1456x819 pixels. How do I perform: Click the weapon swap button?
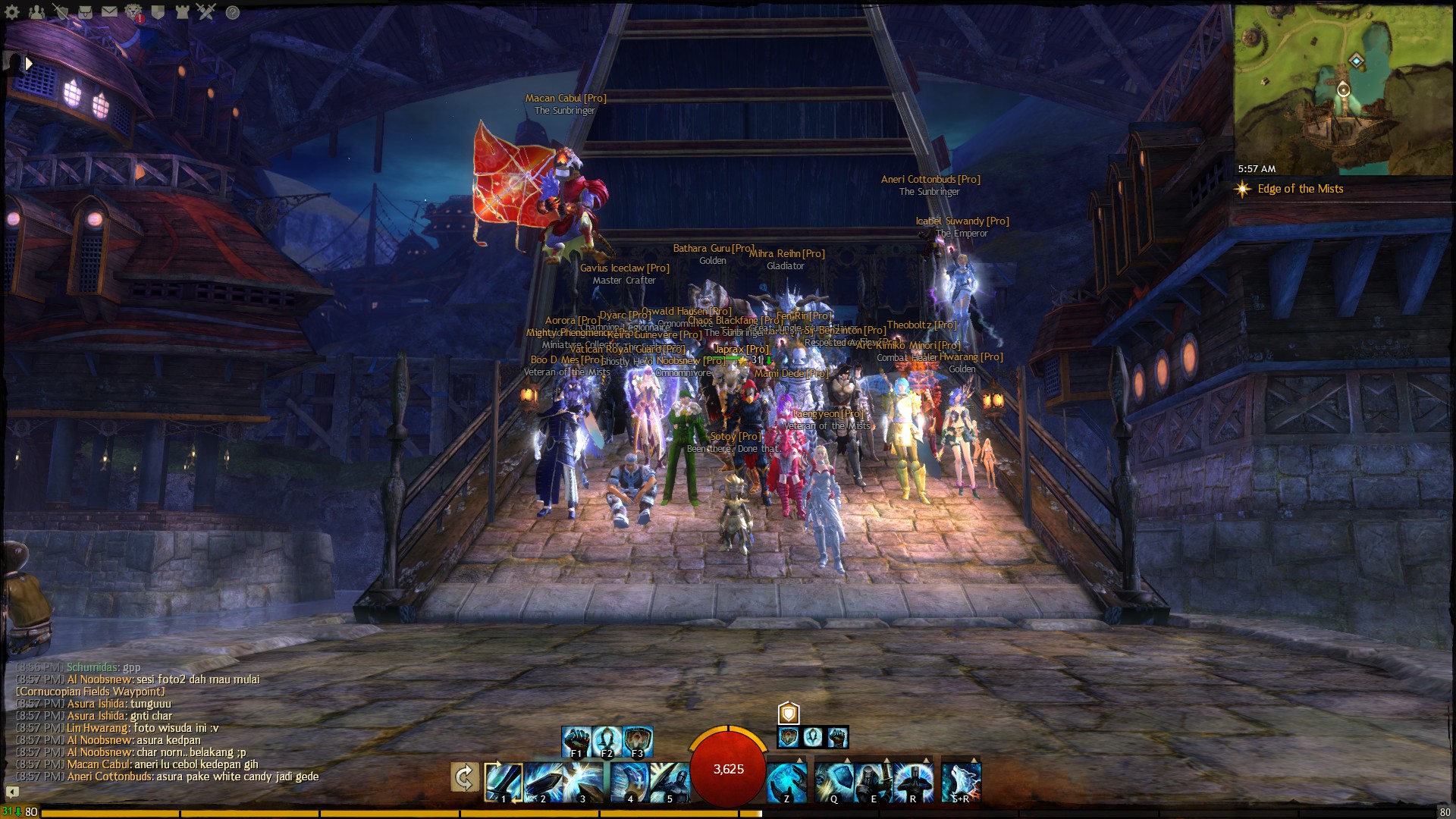[464, 777]
